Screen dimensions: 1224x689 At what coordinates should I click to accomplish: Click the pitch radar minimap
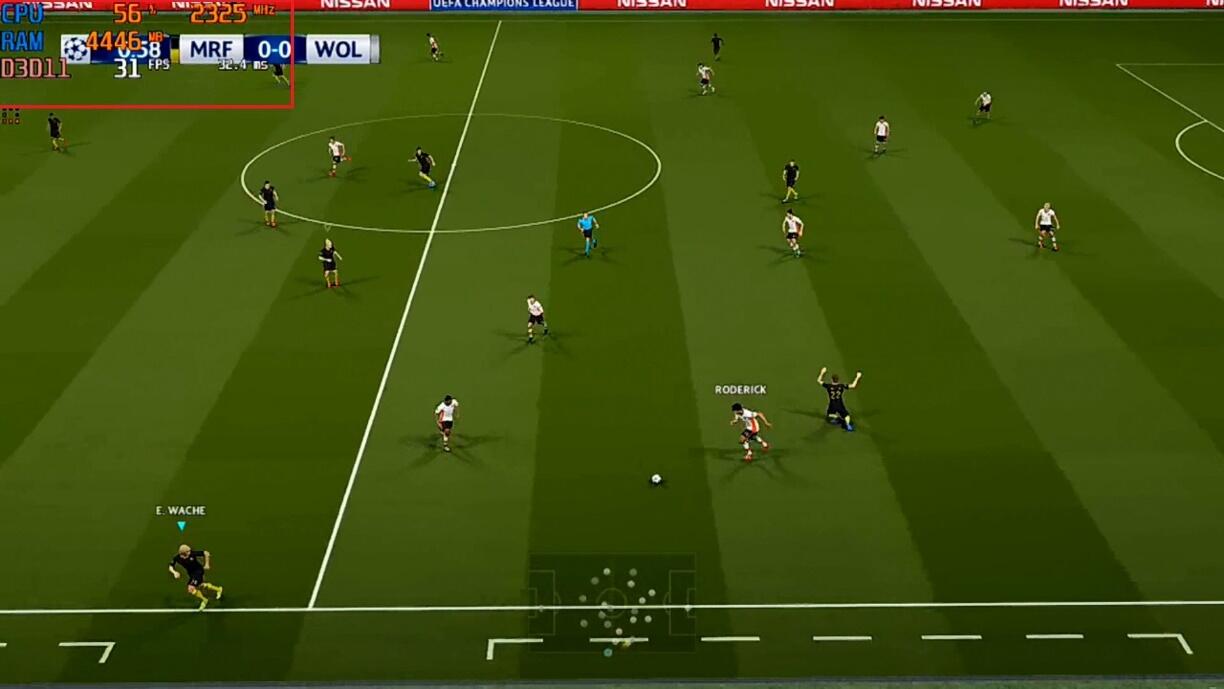point(612,603)
